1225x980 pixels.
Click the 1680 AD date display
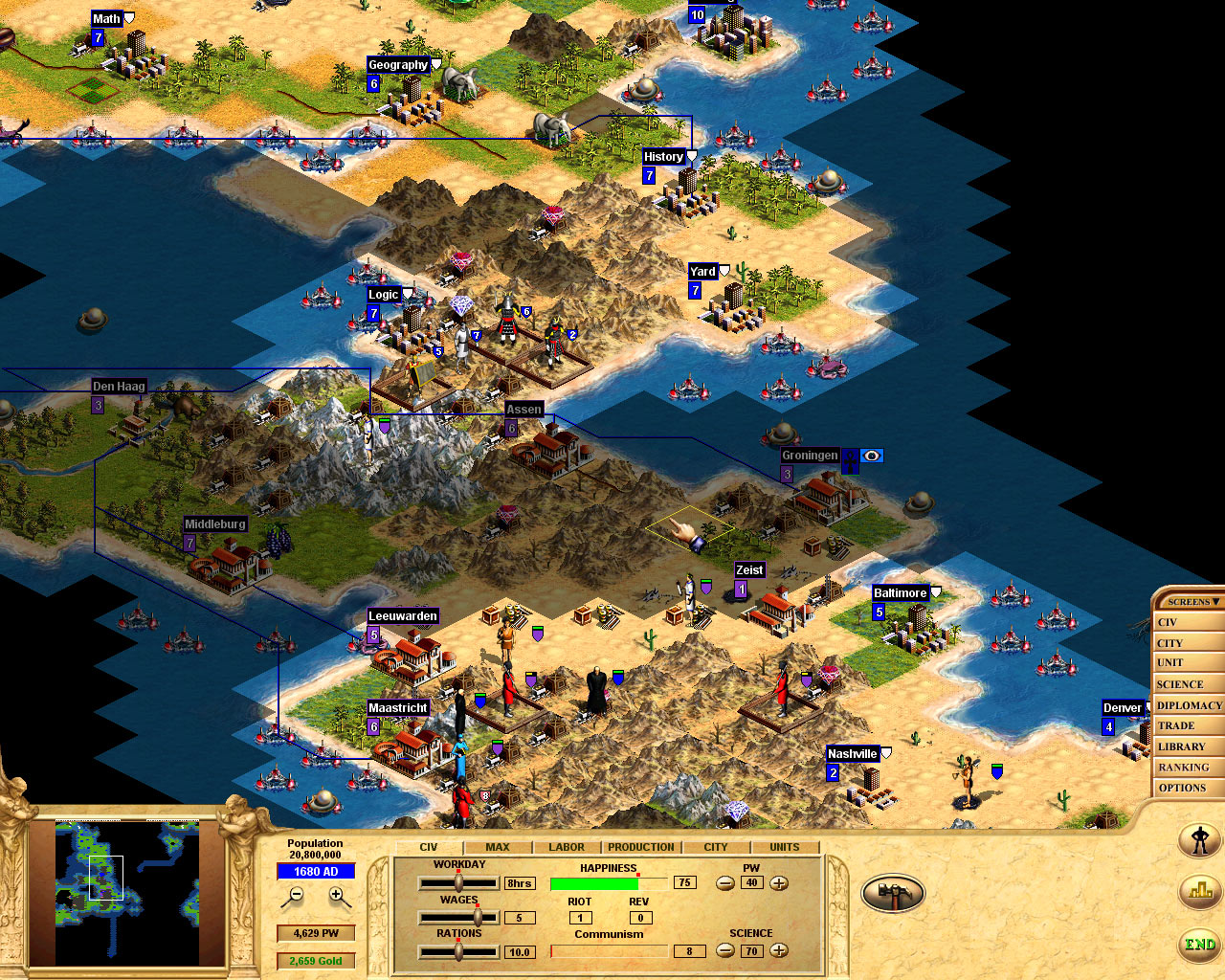(316, 871)
